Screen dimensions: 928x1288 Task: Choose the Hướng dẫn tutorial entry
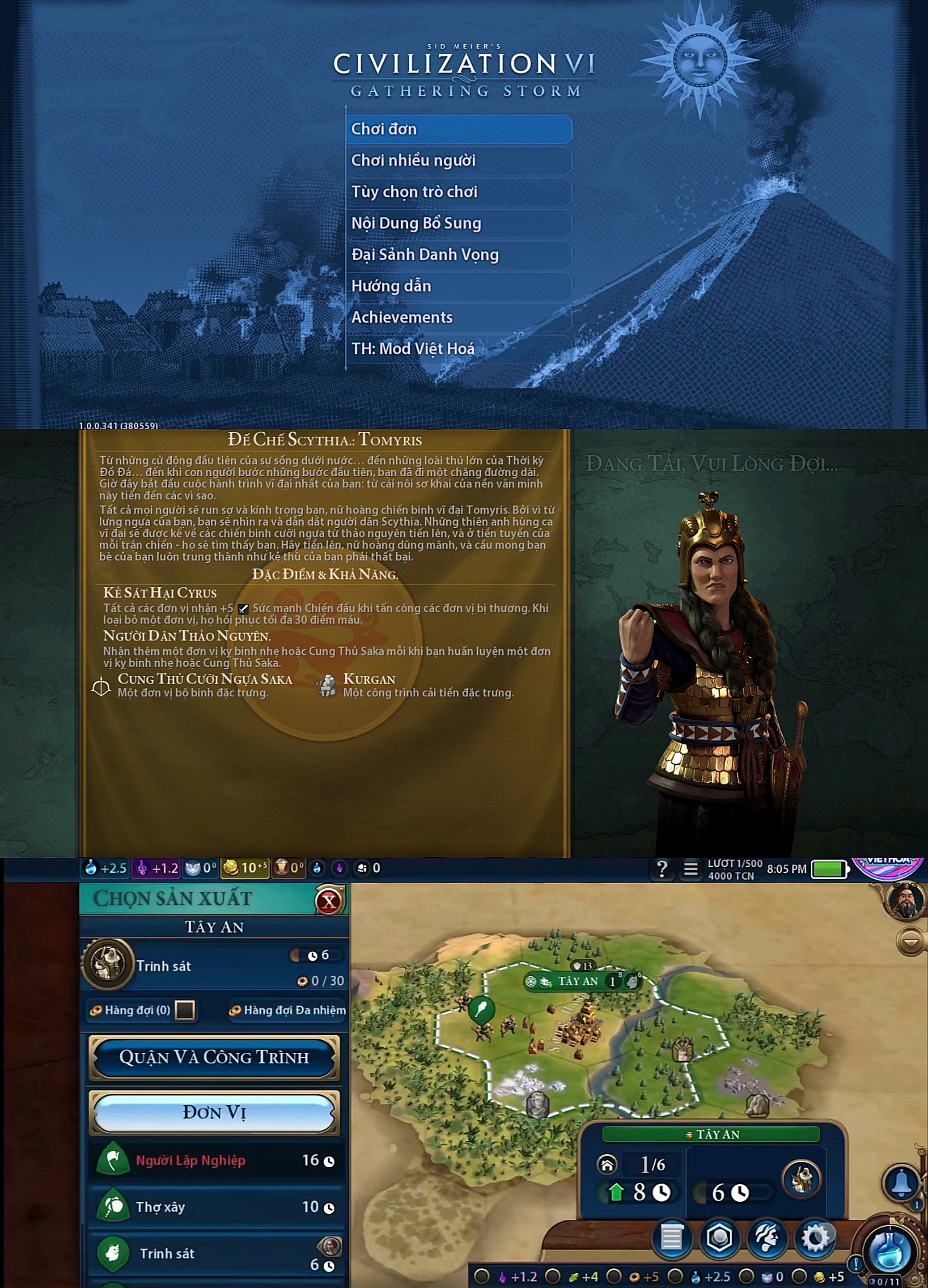(x=458, y=286)
